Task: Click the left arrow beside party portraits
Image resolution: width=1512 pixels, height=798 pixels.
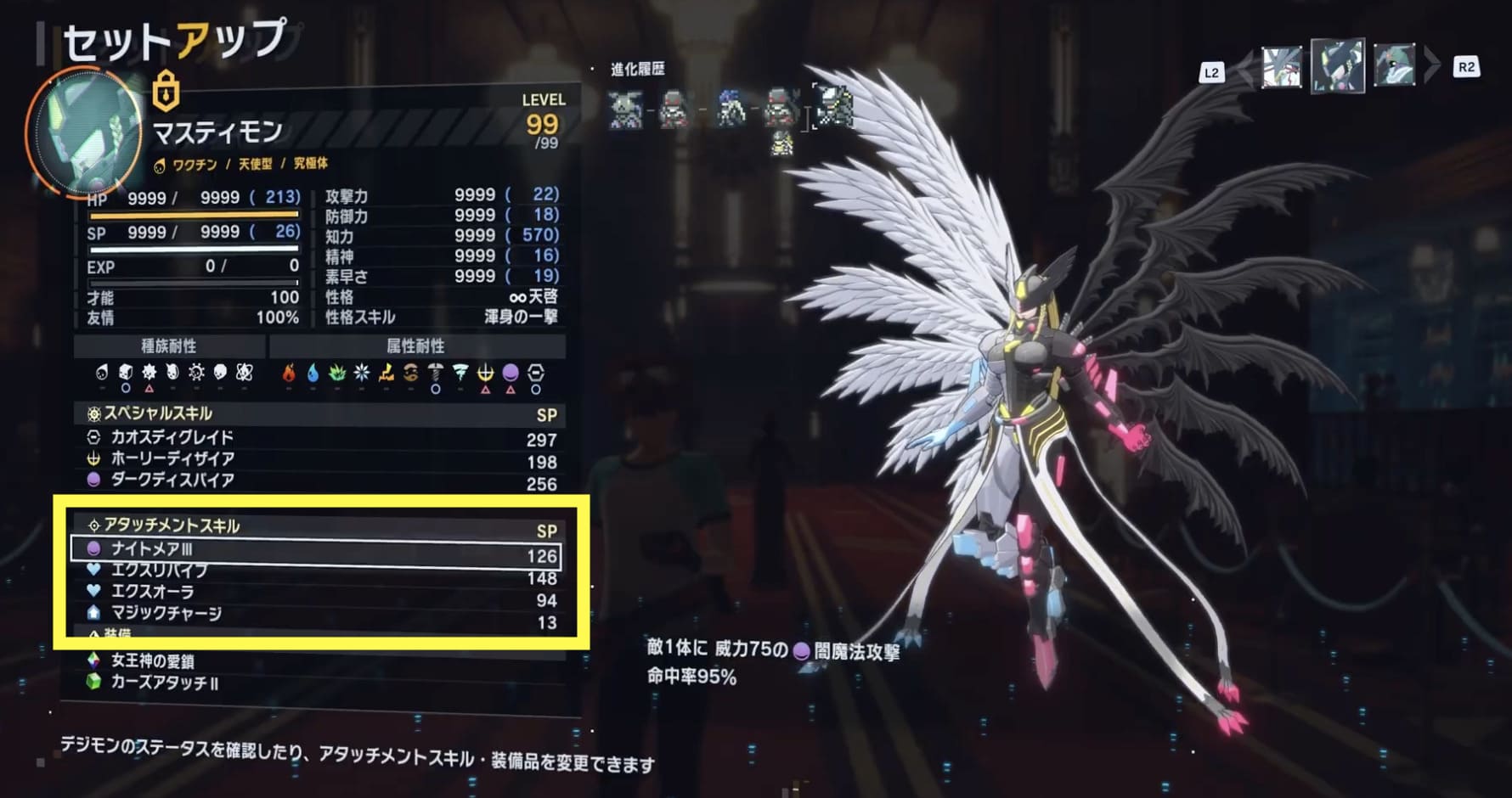Action: coord(1245,68)
